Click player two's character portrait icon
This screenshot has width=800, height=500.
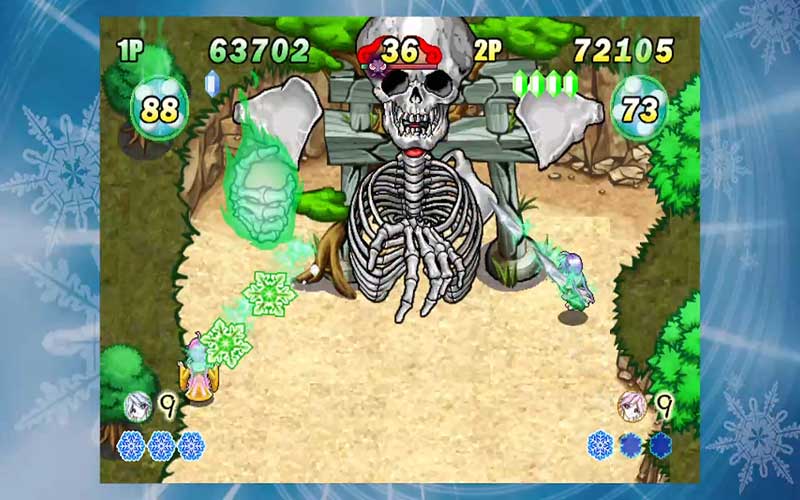pos(631,405)
